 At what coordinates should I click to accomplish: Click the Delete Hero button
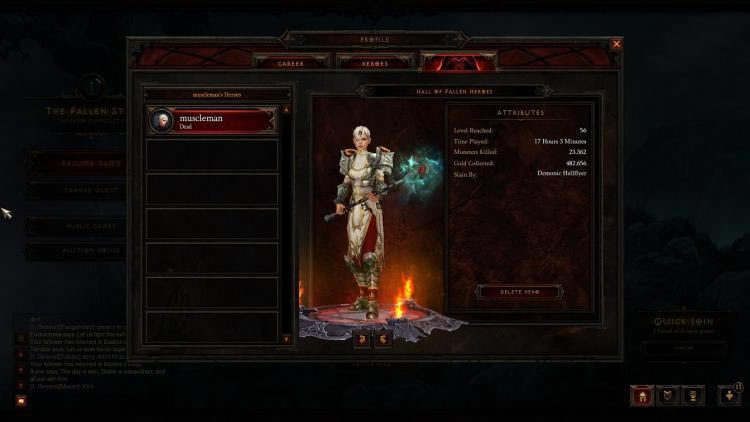tap(519, 292)
